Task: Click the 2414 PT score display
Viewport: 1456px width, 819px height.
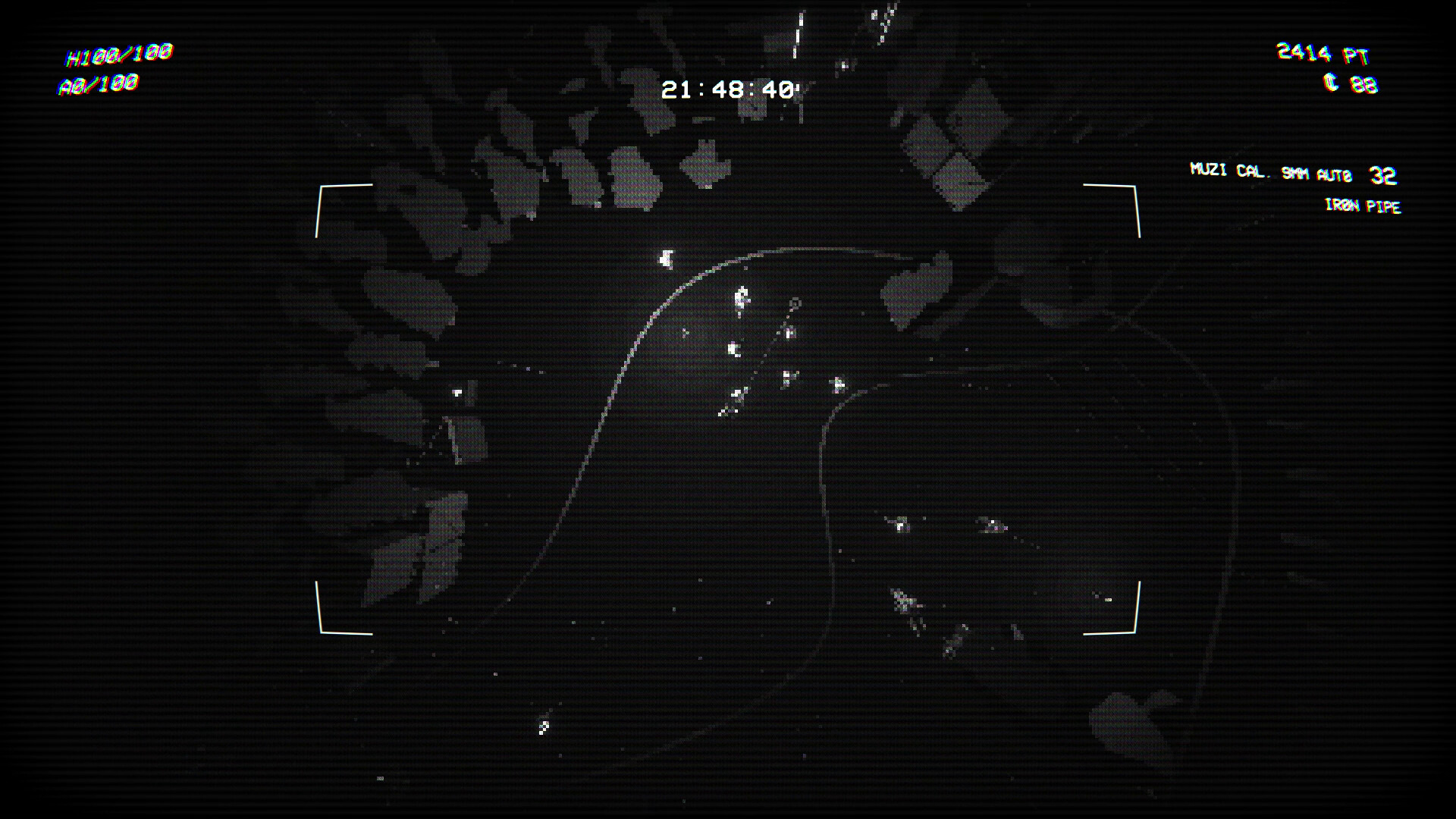Action: coord(1323,53)
